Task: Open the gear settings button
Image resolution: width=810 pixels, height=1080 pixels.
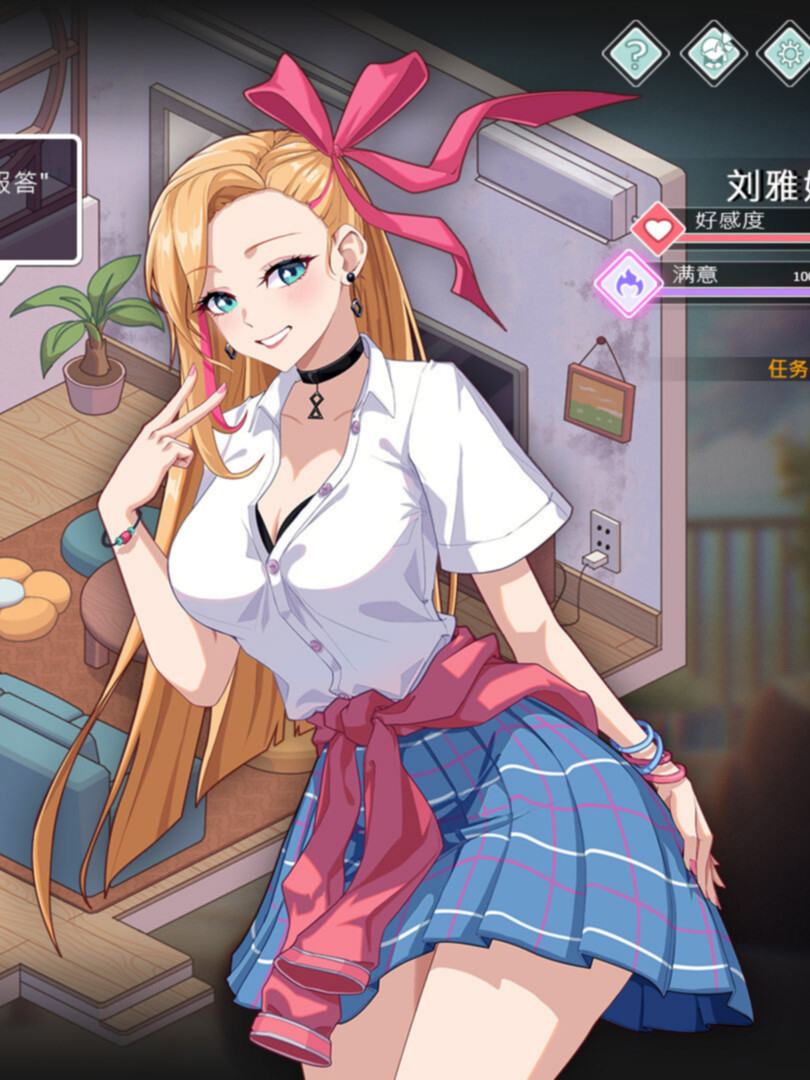Action: tap(789, 51)
